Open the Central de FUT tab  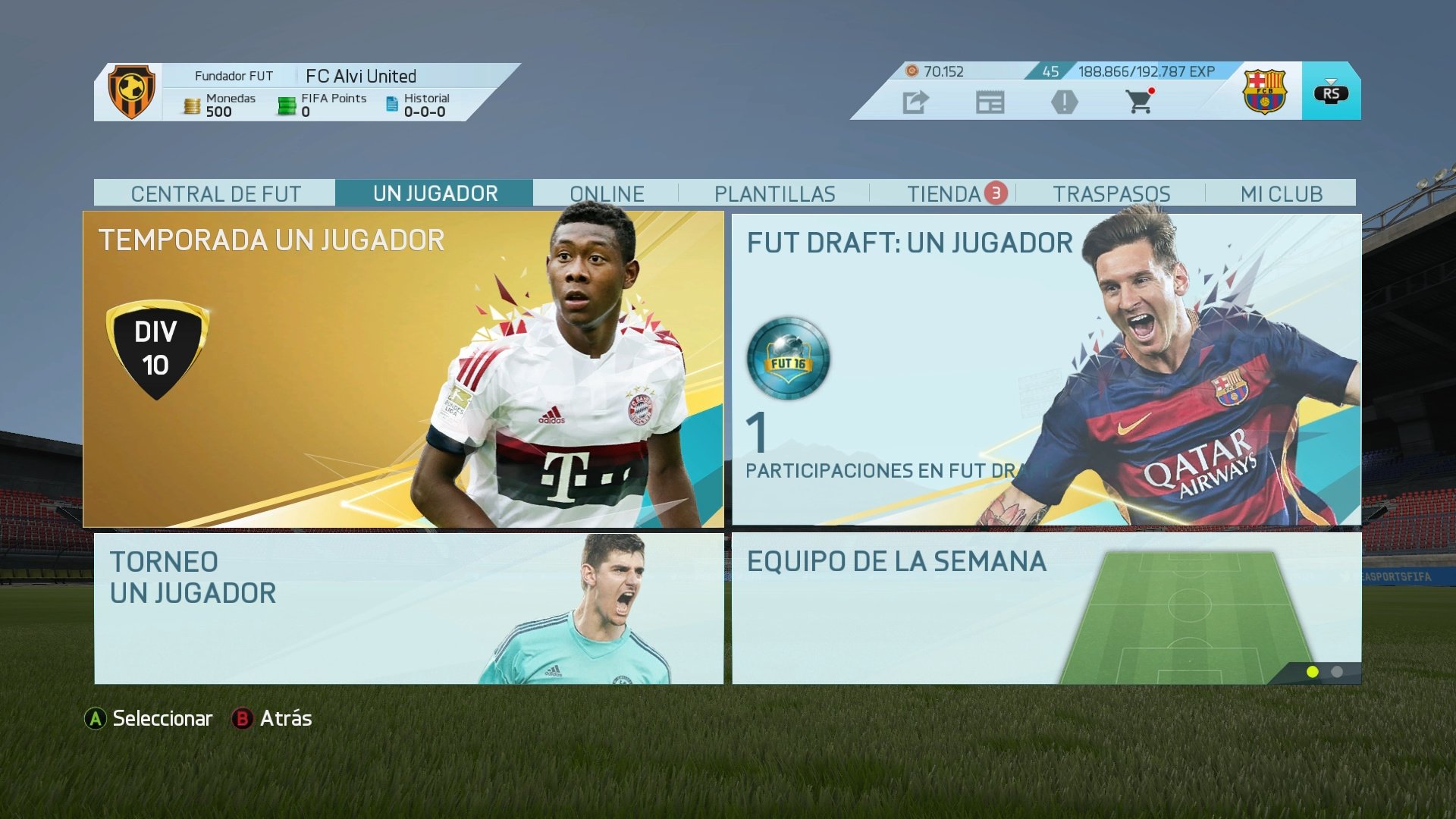pyautogui.click(x=217, y=193)
